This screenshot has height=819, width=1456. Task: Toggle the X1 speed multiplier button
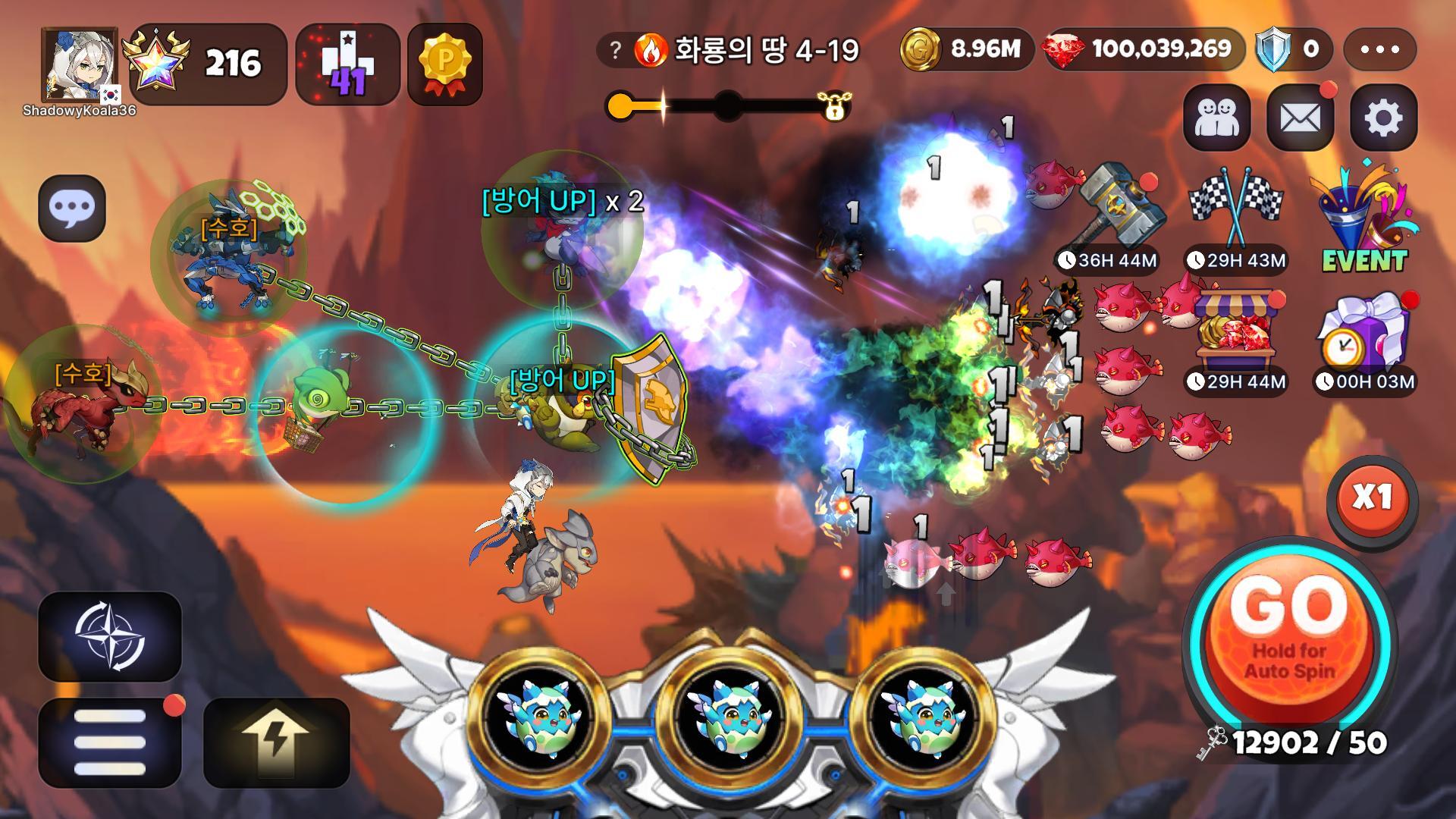pos(1372,498)
